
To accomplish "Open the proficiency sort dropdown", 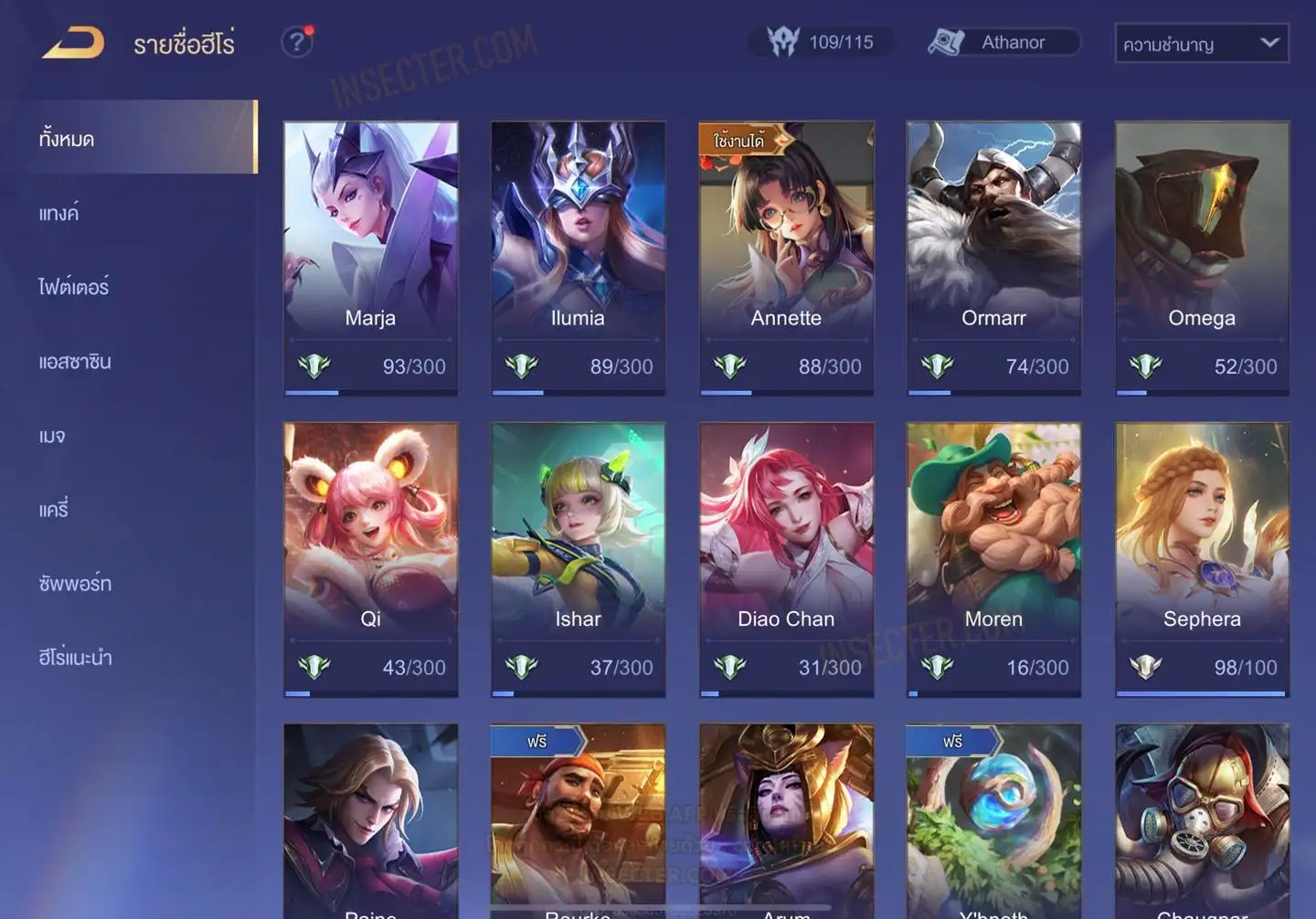I will (1201, 43).
